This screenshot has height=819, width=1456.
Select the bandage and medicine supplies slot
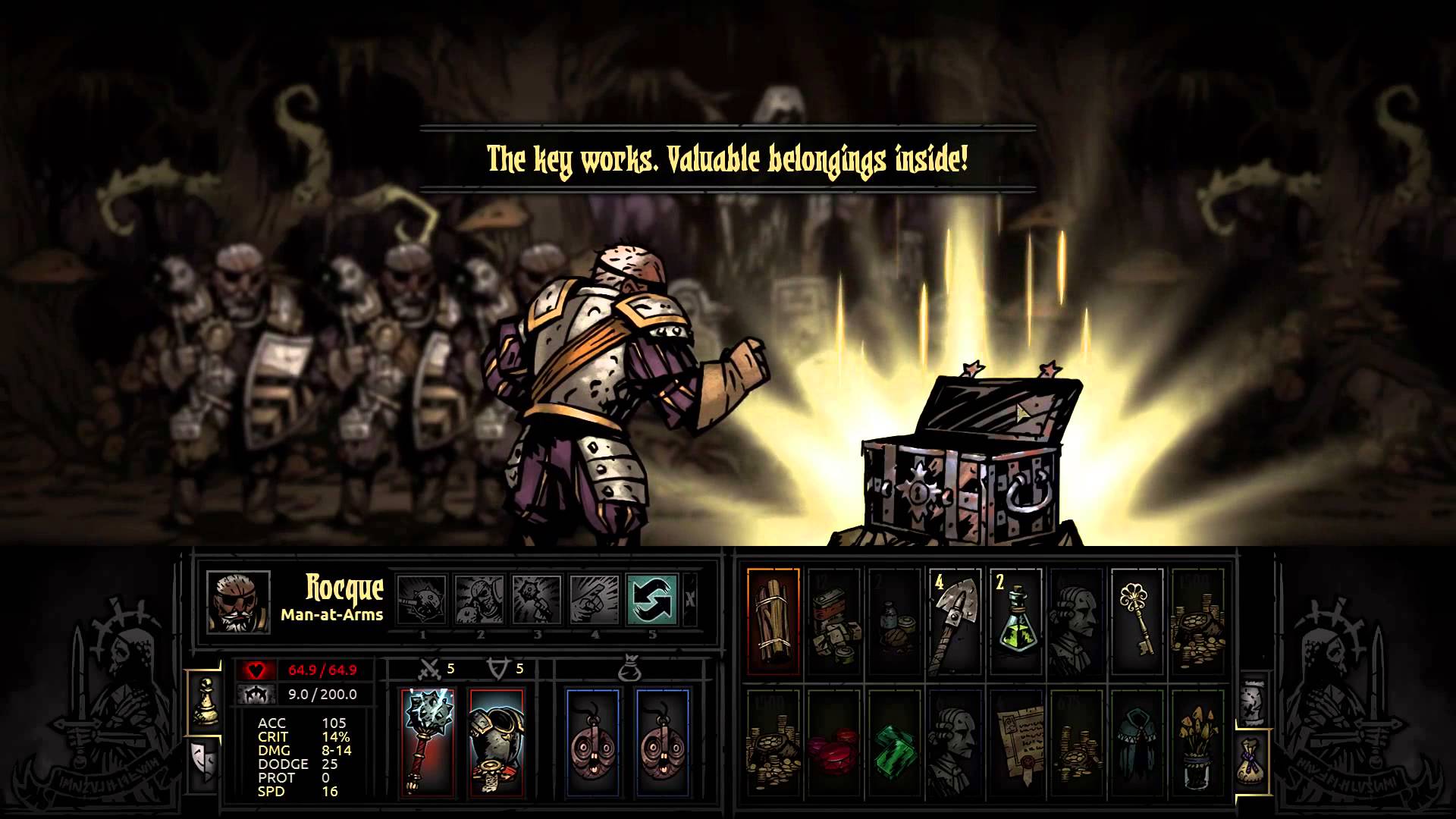[x=895, y=621]
